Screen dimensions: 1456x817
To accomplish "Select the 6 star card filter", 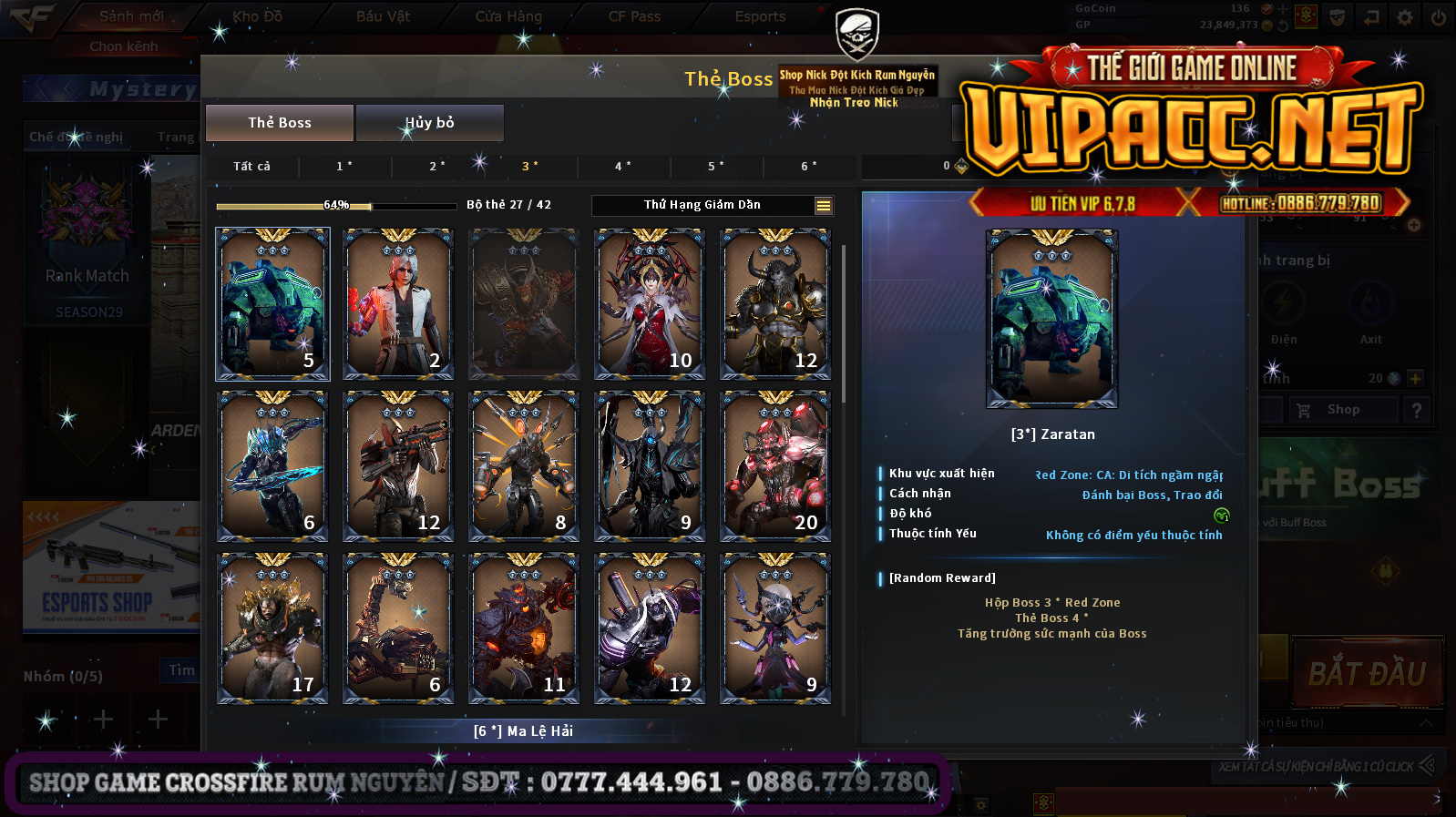I will [809, 167].
